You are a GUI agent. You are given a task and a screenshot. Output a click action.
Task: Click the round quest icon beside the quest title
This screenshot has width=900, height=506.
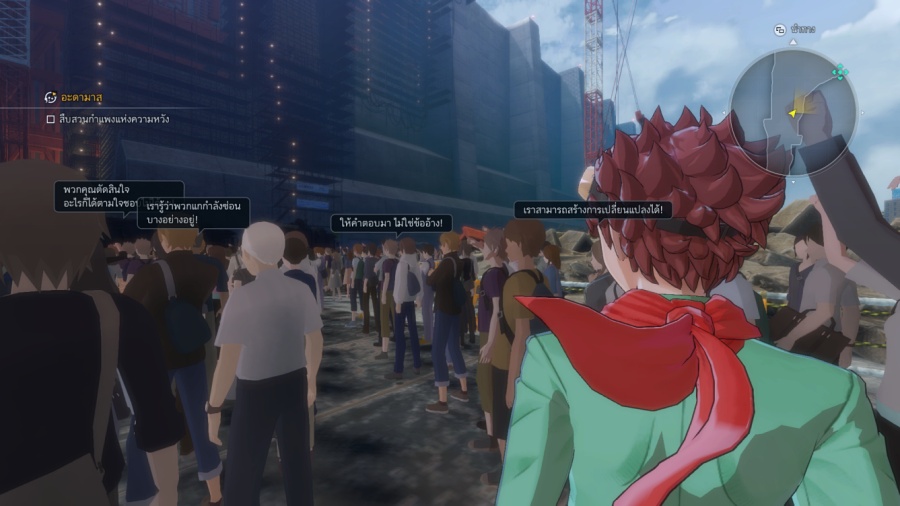pos(50,97)
